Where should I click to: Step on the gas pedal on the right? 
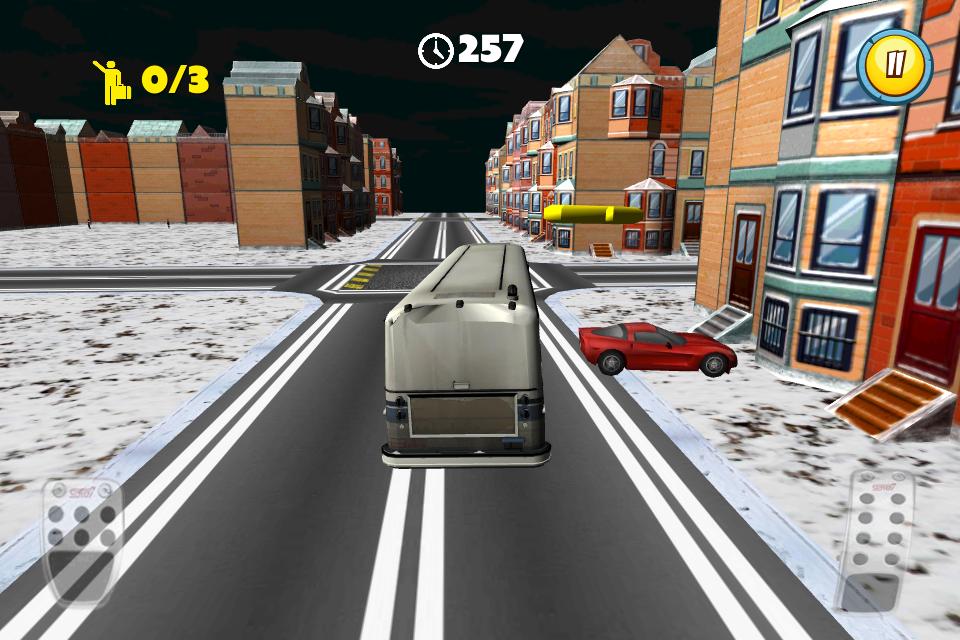[875, 540]
